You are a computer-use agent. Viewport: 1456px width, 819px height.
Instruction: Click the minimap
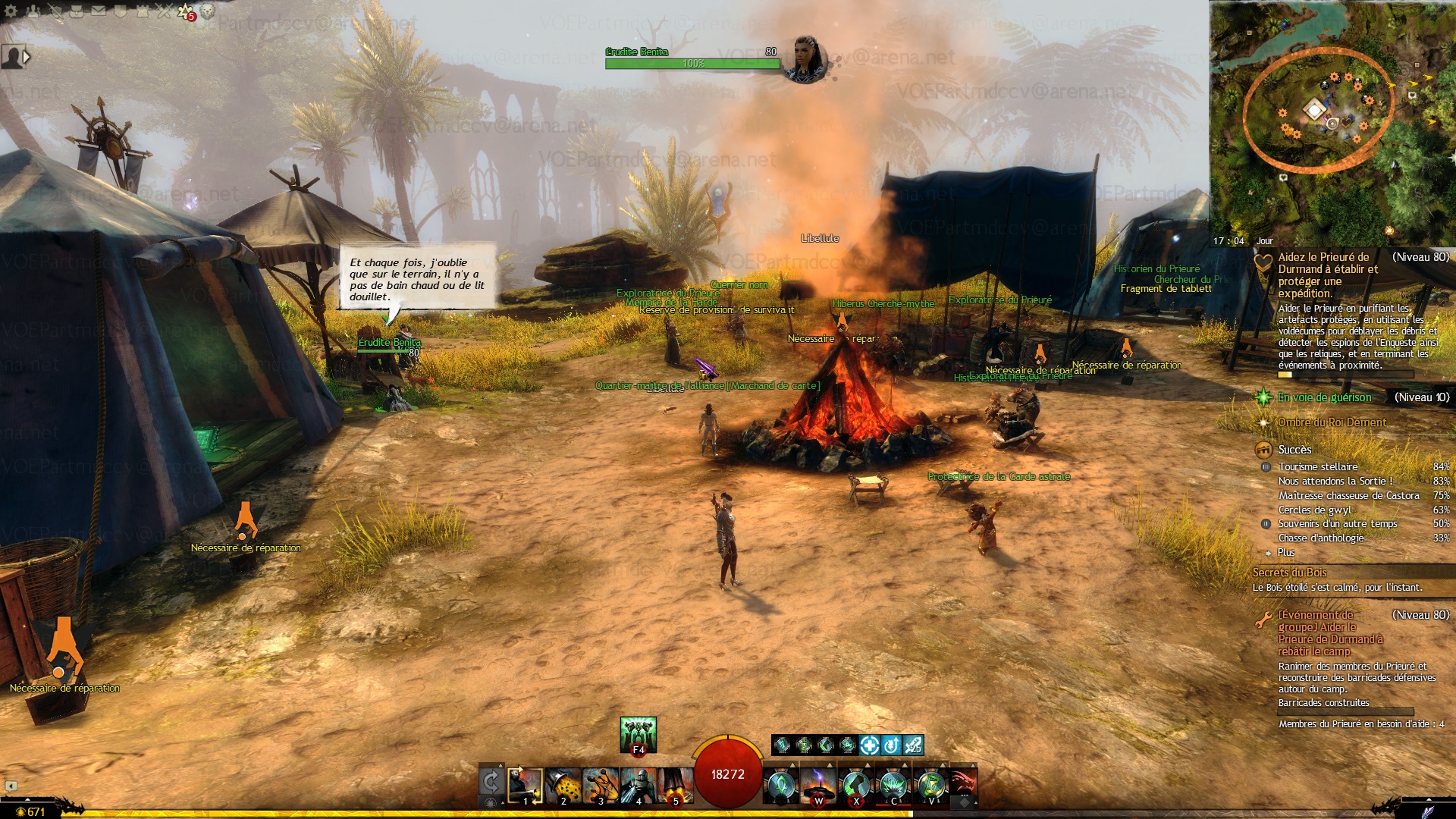click(x=1332, y=121)
